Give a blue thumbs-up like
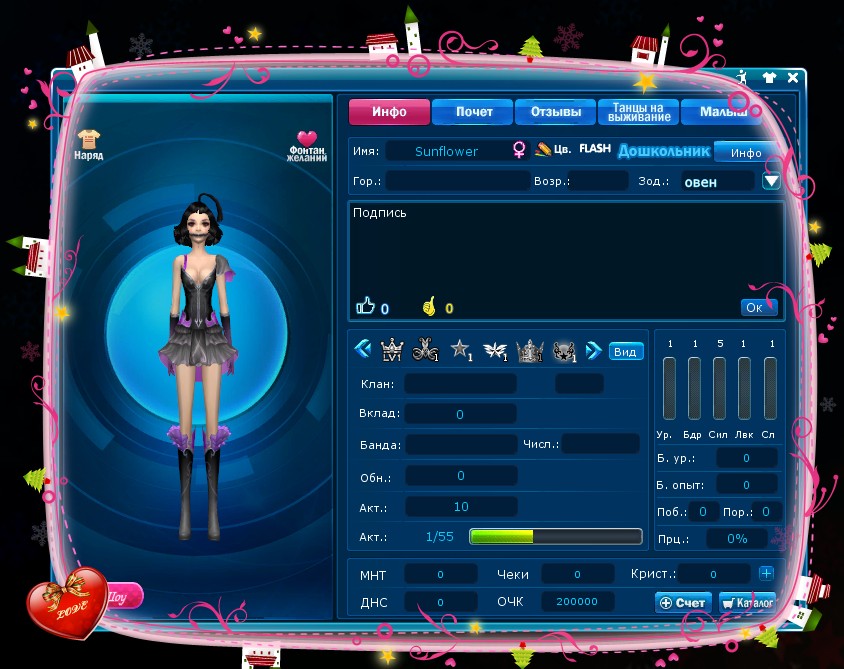 pos(365,307)
